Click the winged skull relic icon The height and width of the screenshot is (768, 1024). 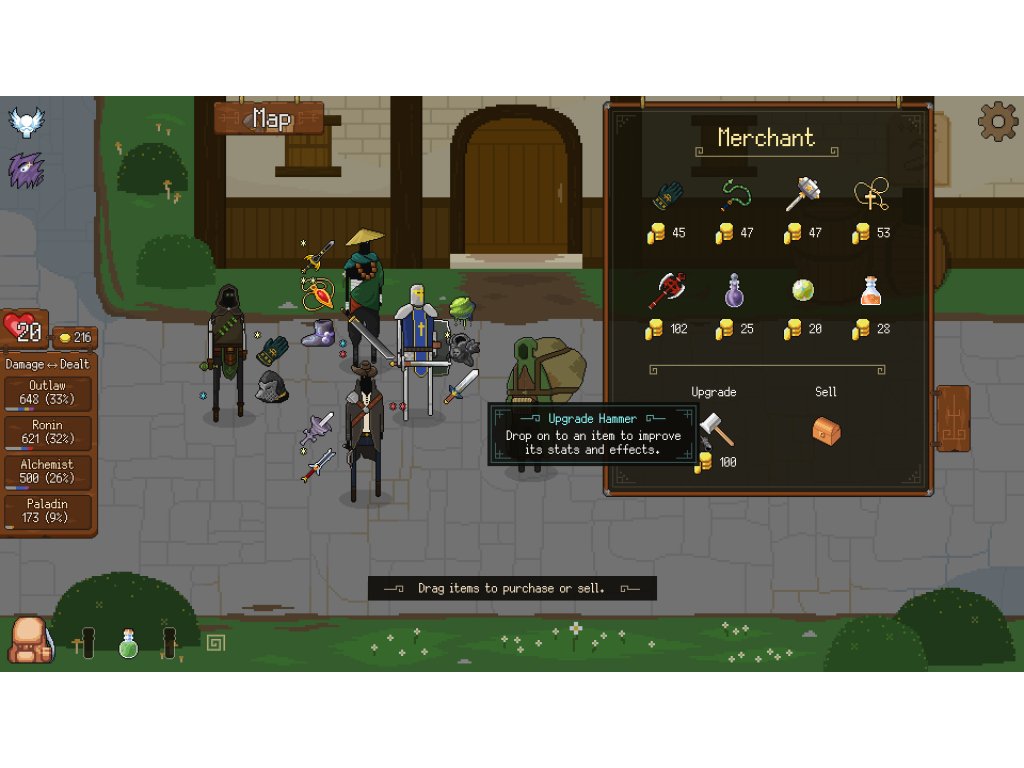27,122
